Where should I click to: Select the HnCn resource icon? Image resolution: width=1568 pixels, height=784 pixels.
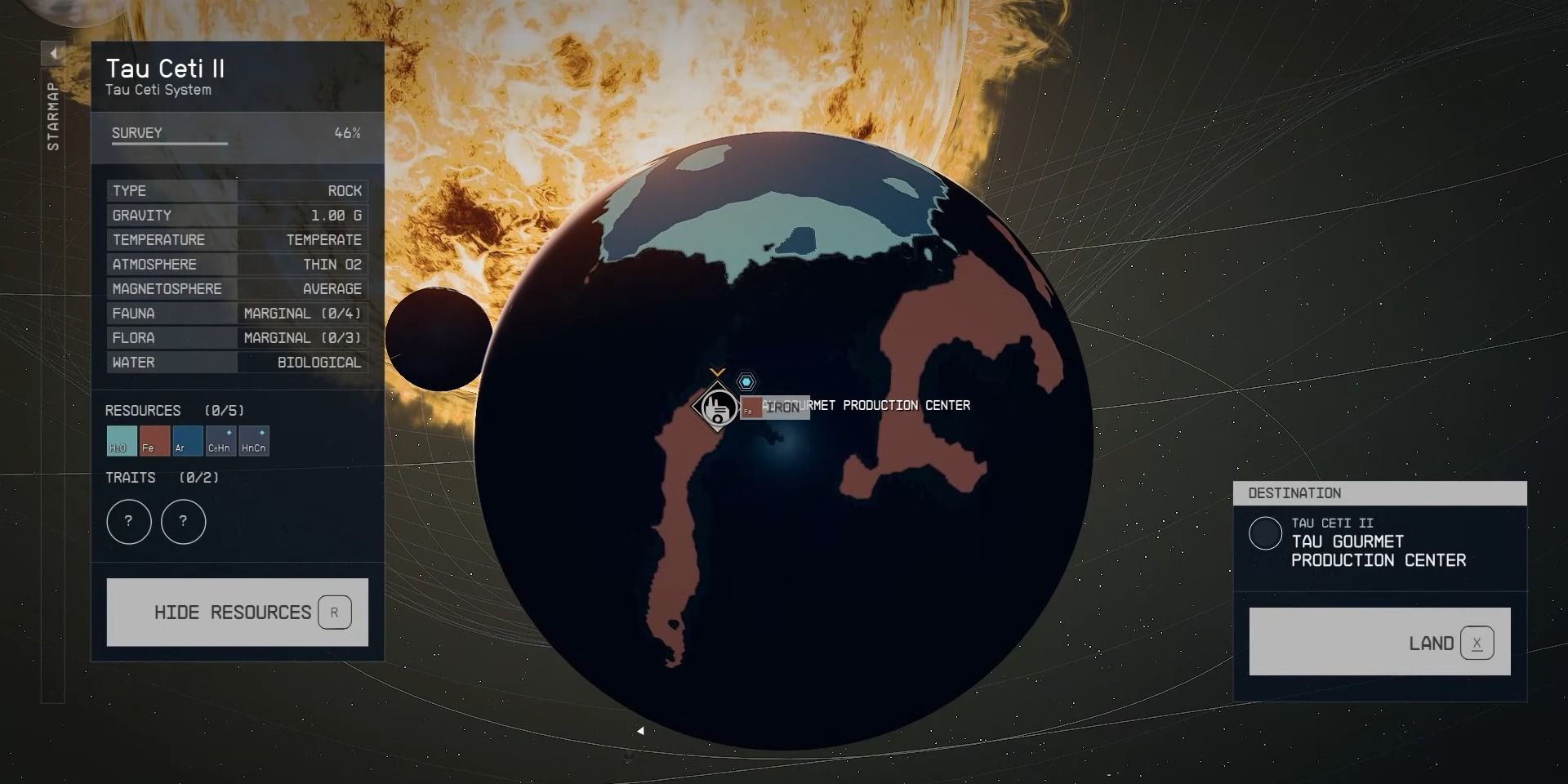[253, 441]
